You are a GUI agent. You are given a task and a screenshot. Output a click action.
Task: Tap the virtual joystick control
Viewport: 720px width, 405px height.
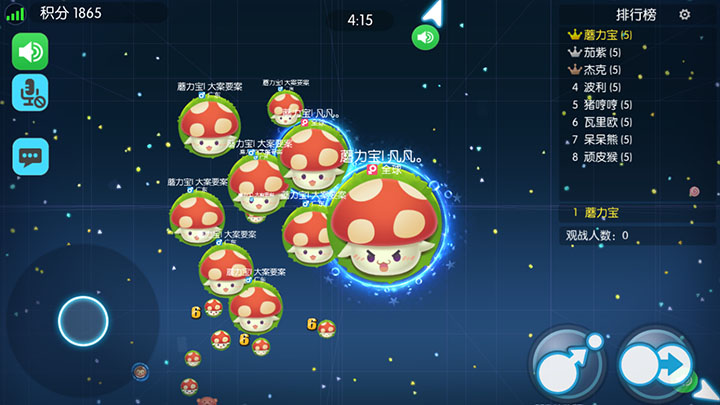click(x=83, y=321)
